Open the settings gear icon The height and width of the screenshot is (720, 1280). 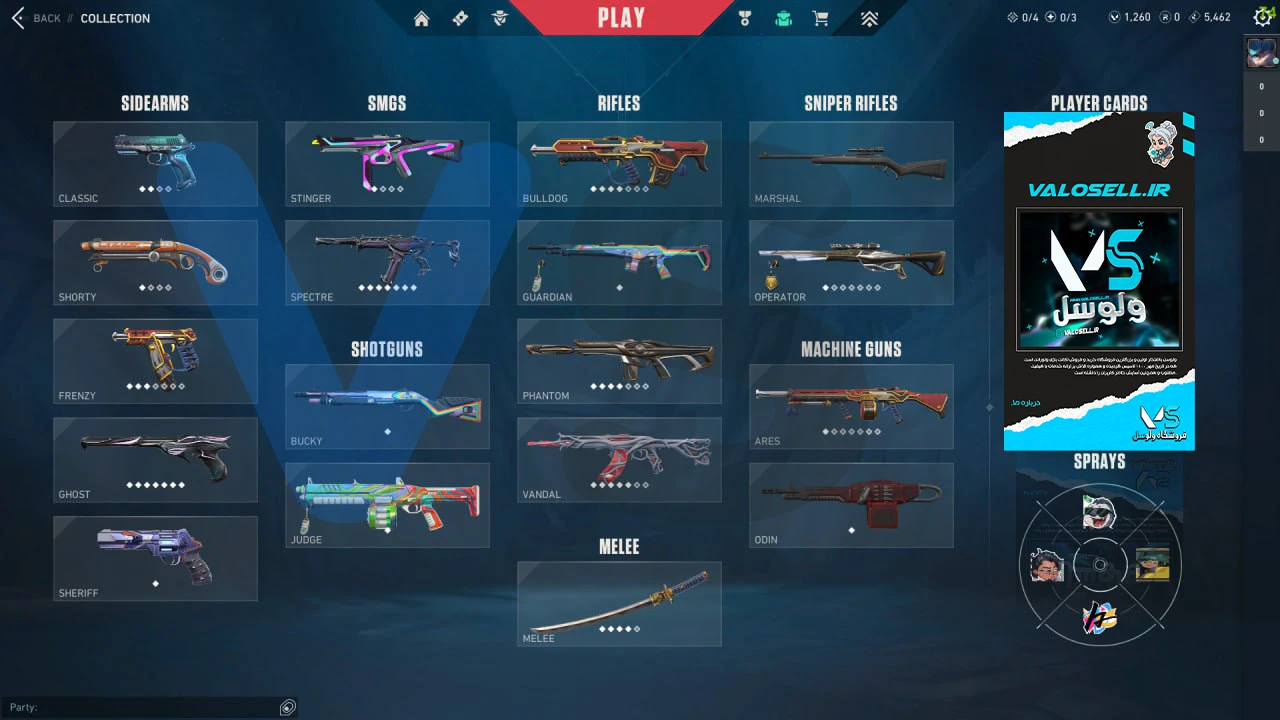pos(1262,17)
